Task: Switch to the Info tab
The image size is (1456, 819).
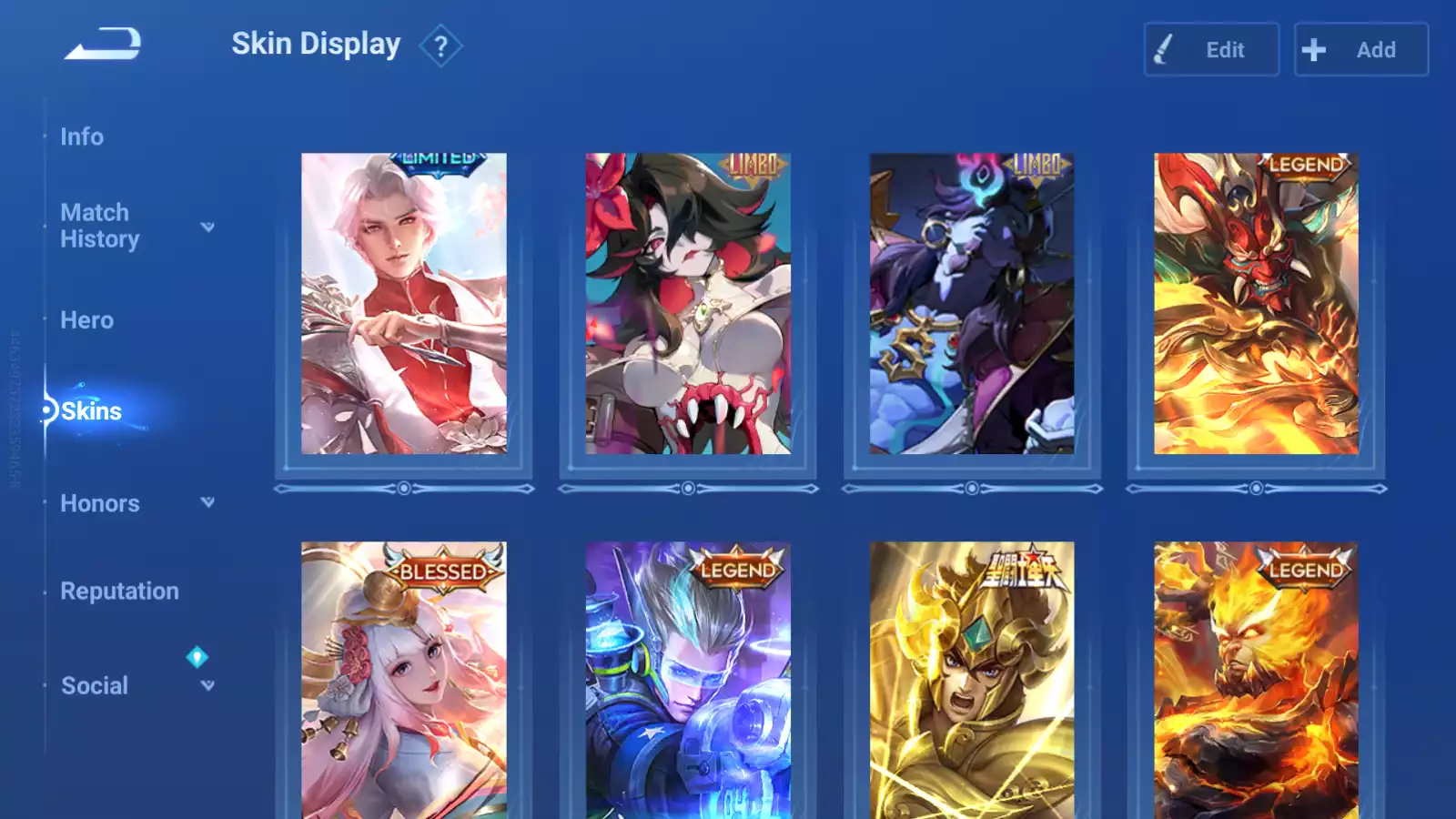Action: 82,136
